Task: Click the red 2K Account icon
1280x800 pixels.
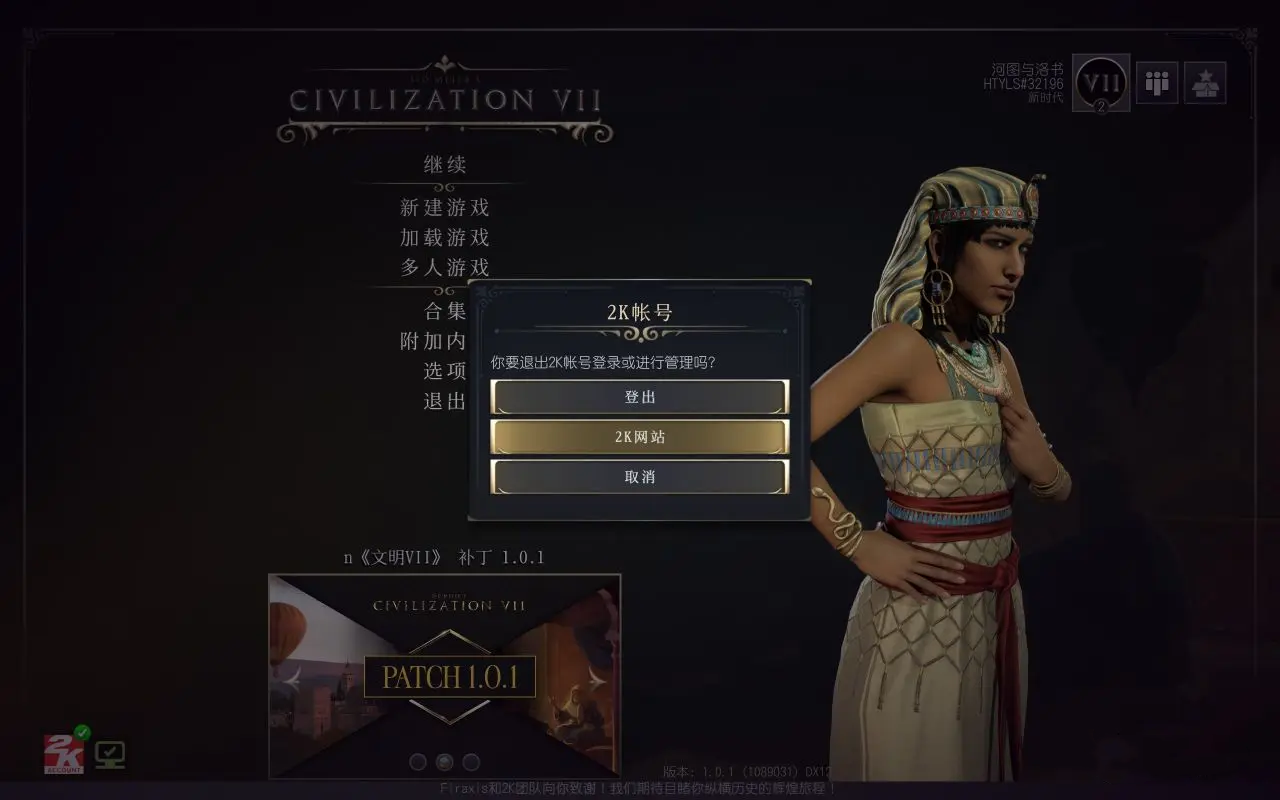Action: click(x=63, y=753)
